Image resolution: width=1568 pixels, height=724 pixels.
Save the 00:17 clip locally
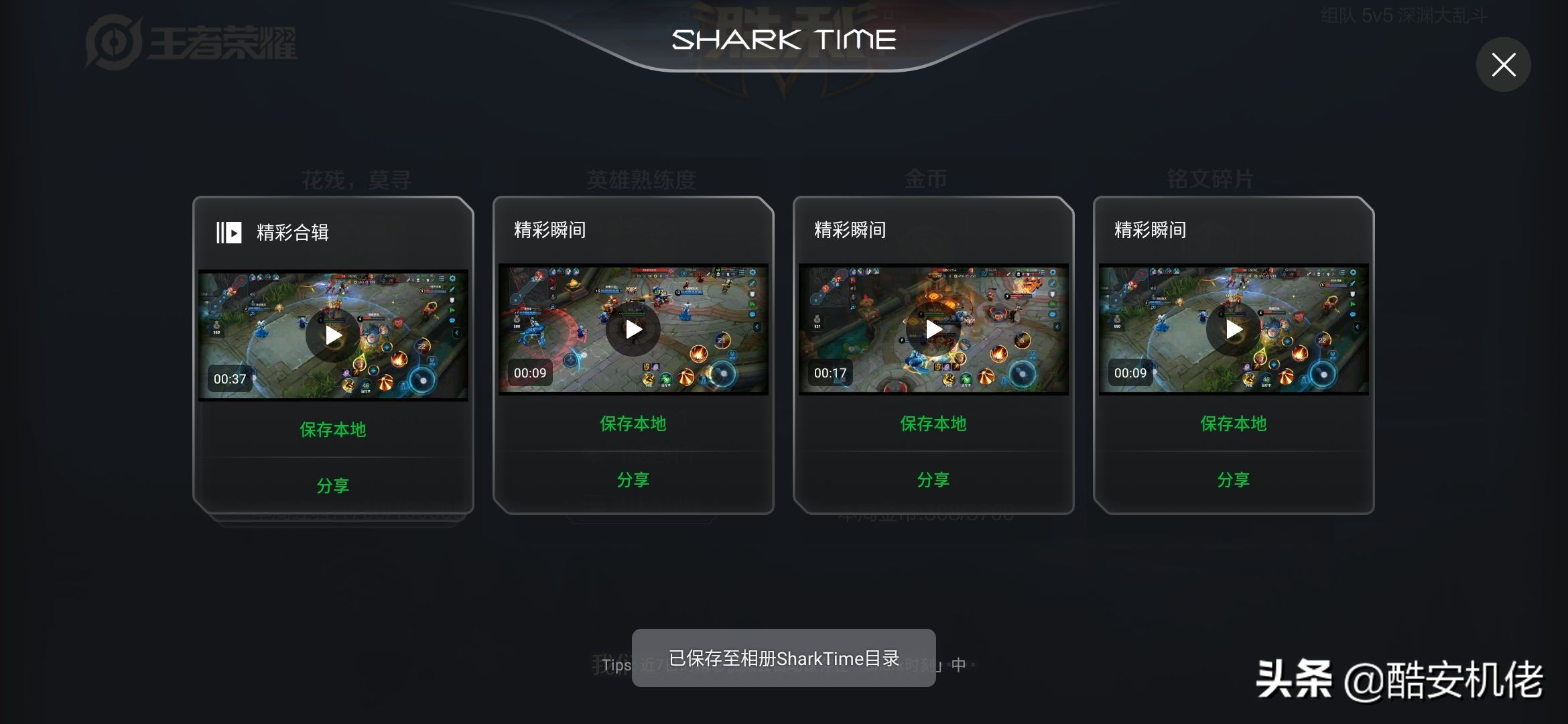[933, 423]
